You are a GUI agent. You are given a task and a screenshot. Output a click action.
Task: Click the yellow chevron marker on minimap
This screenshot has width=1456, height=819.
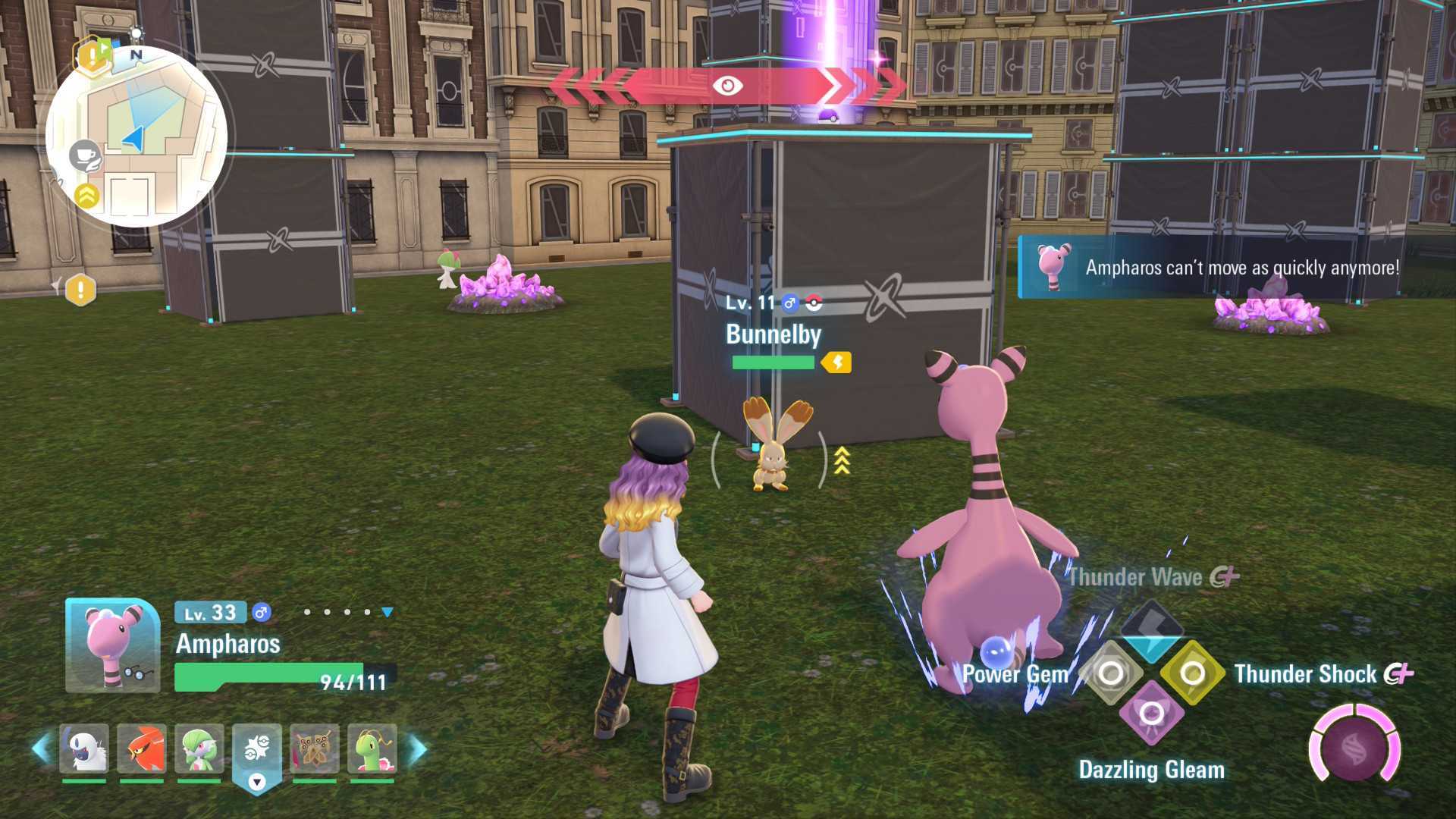click(x=87, y=196)
